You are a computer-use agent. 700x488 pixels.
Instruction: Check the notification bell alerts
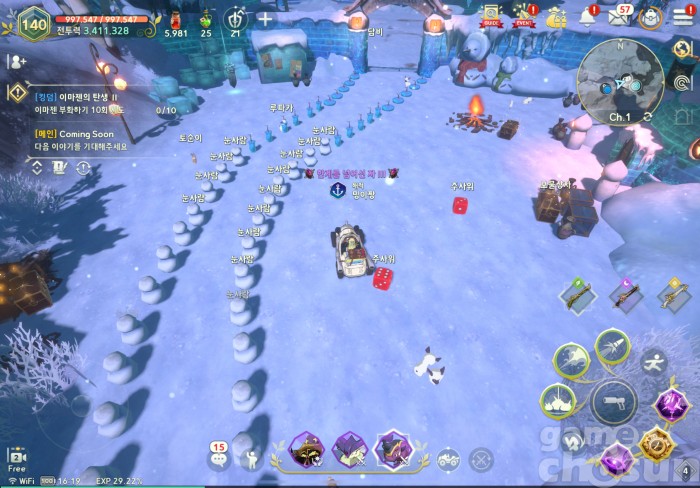(x=587, y=17)
